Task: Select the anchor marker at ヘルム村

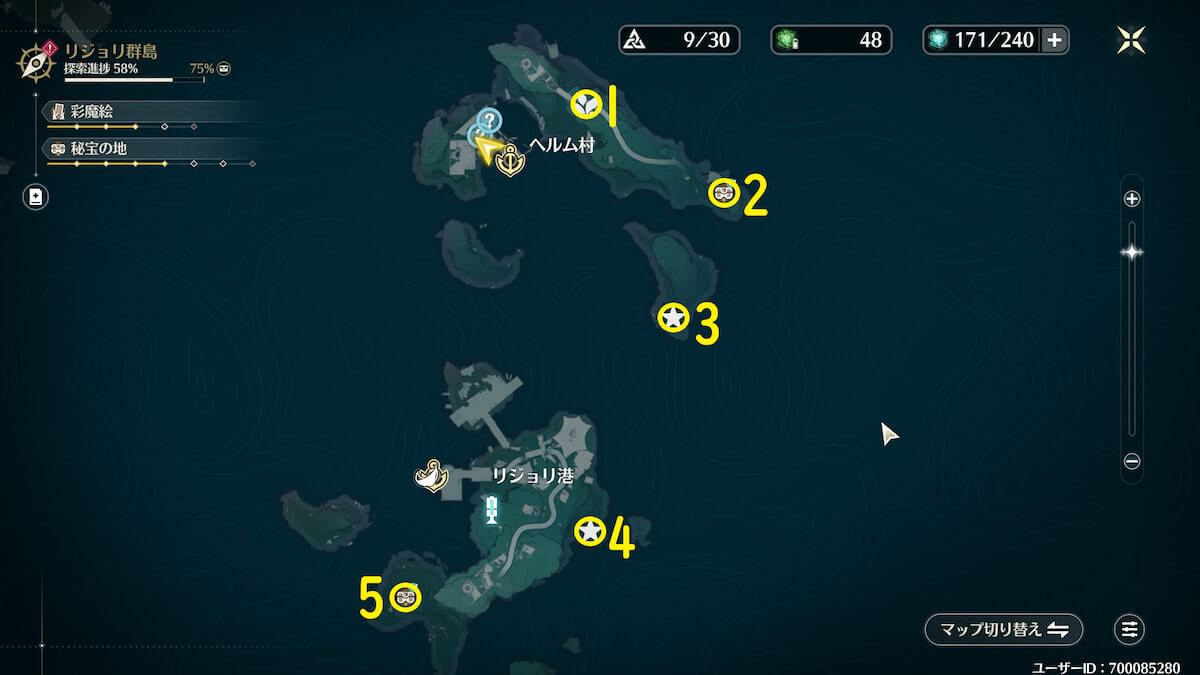Action: (x=510, y=161)
